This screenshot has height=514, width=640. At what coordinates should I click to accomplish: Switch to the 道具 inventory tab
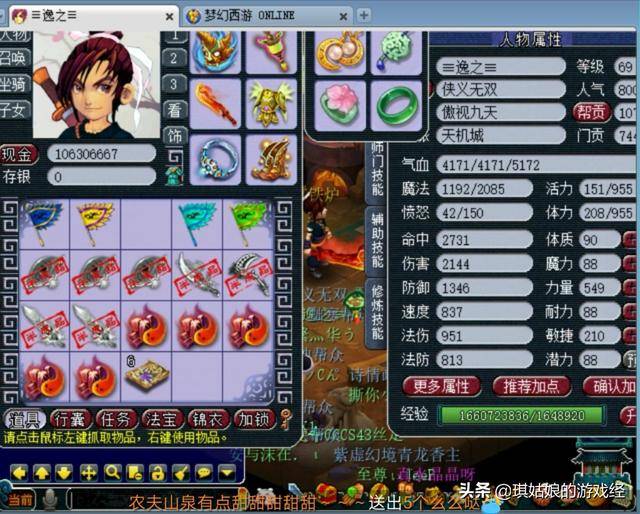click(x=23, y=420)
